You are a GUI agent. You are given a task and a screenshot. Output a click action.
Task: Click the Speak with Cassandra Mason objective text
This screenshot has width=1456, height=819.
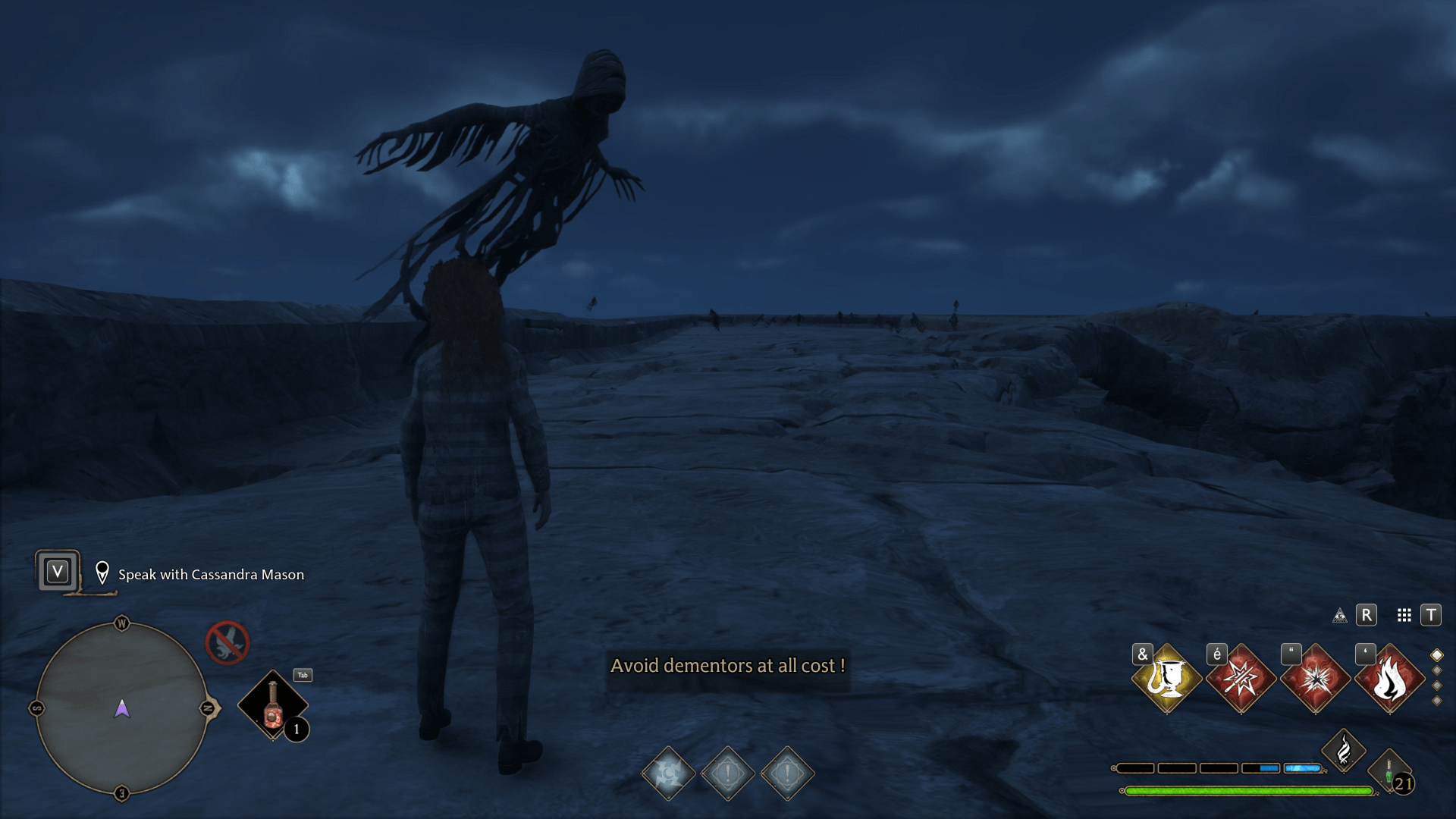(210, 575)
